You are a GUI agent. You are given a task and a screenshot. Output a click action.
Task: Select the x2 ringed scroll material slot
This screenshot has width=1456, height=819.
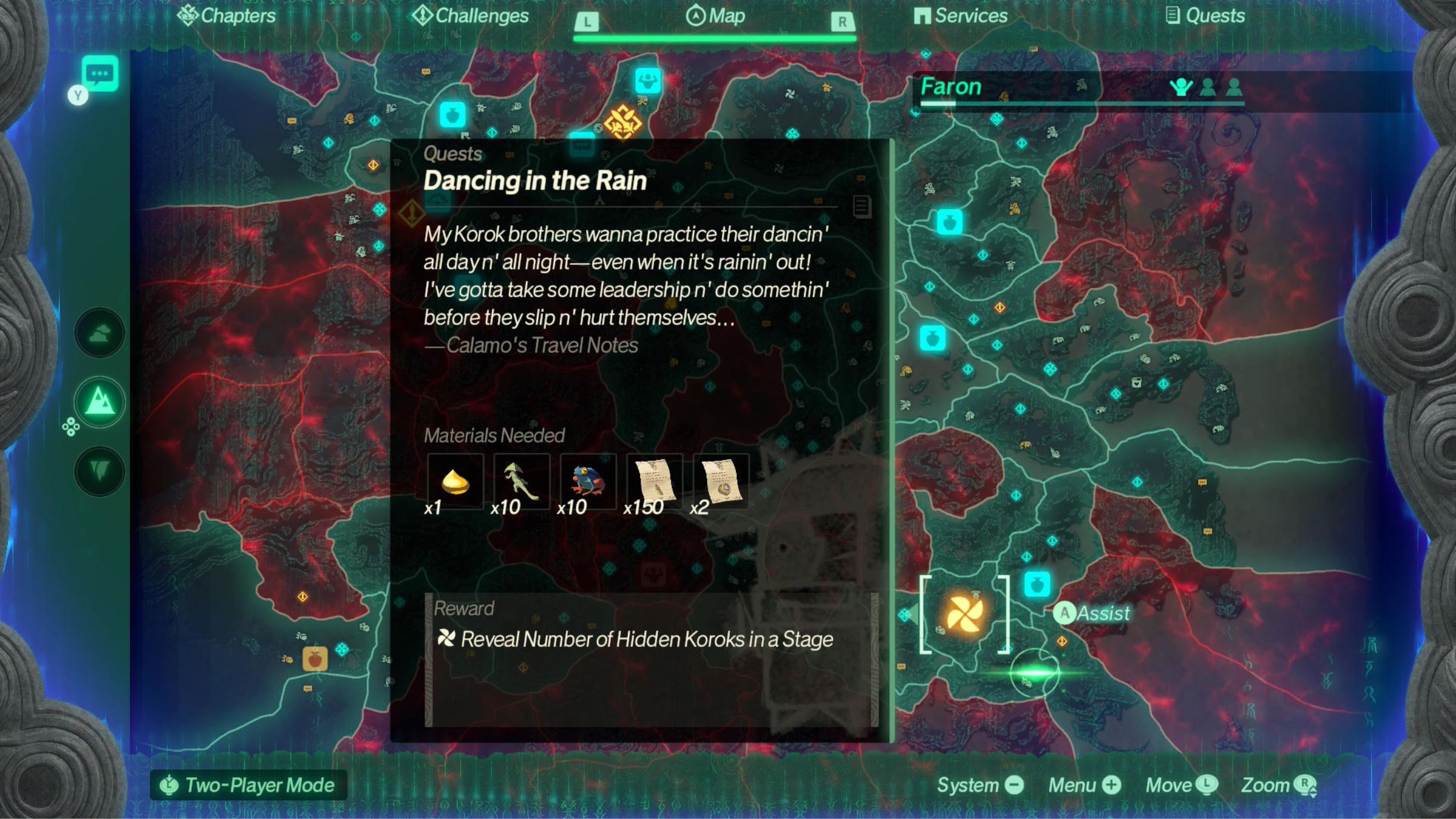point(721,482)
